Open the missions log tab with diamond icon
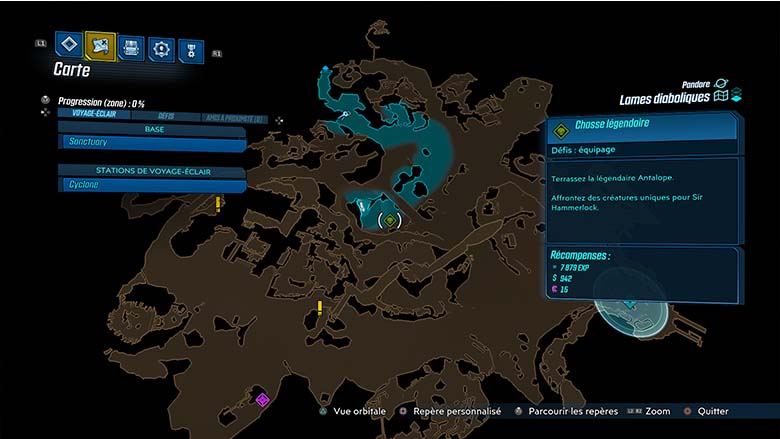 tap(68, 45)
